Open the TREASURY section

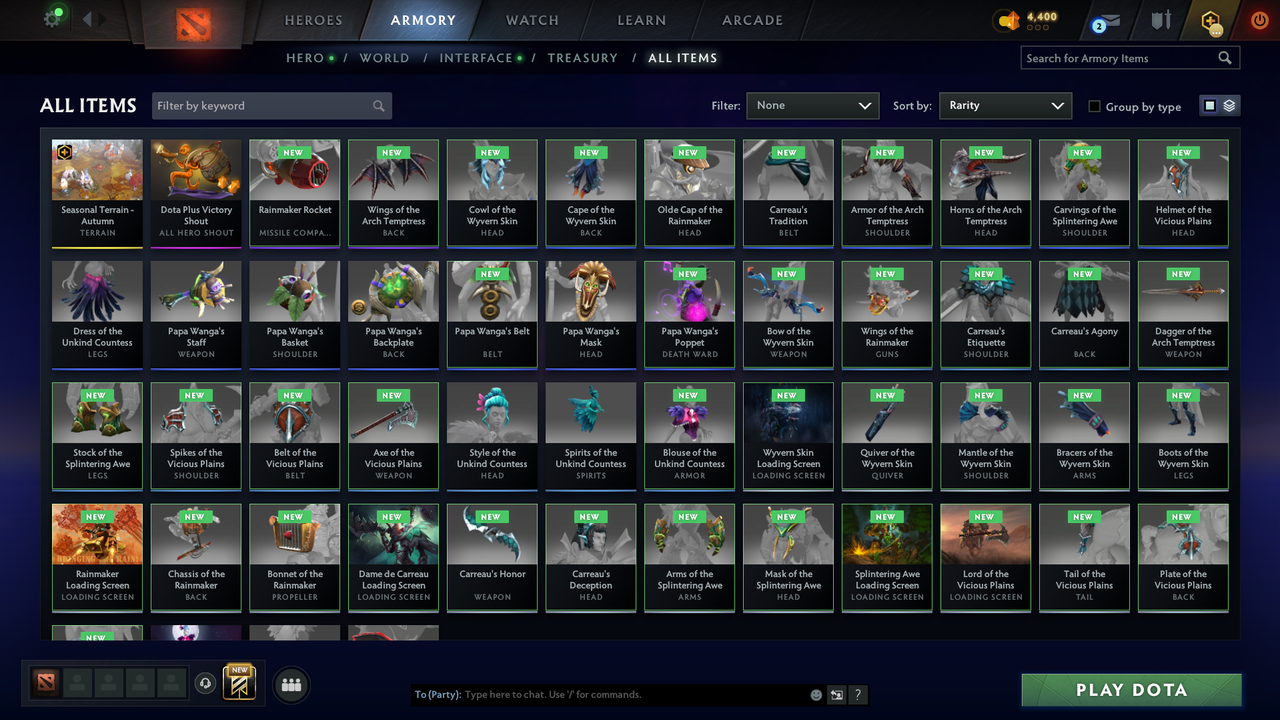pyautogui.click(x=583, y=58)
